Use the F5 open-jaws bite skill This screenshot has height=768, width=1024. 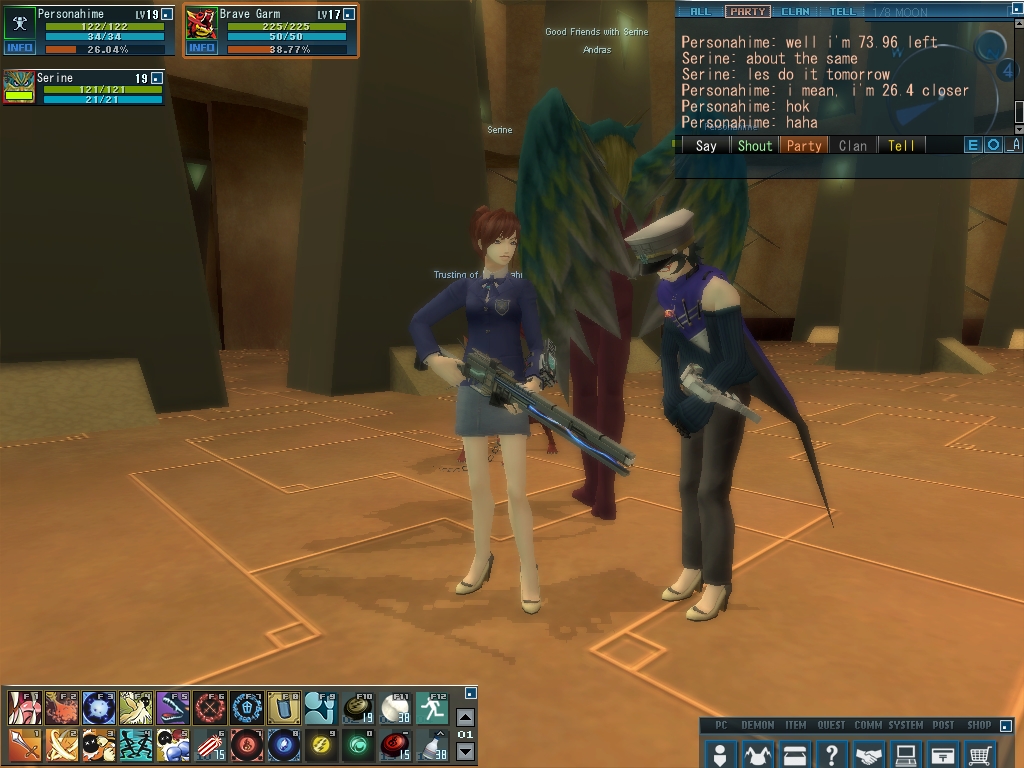tap(172, 708)
